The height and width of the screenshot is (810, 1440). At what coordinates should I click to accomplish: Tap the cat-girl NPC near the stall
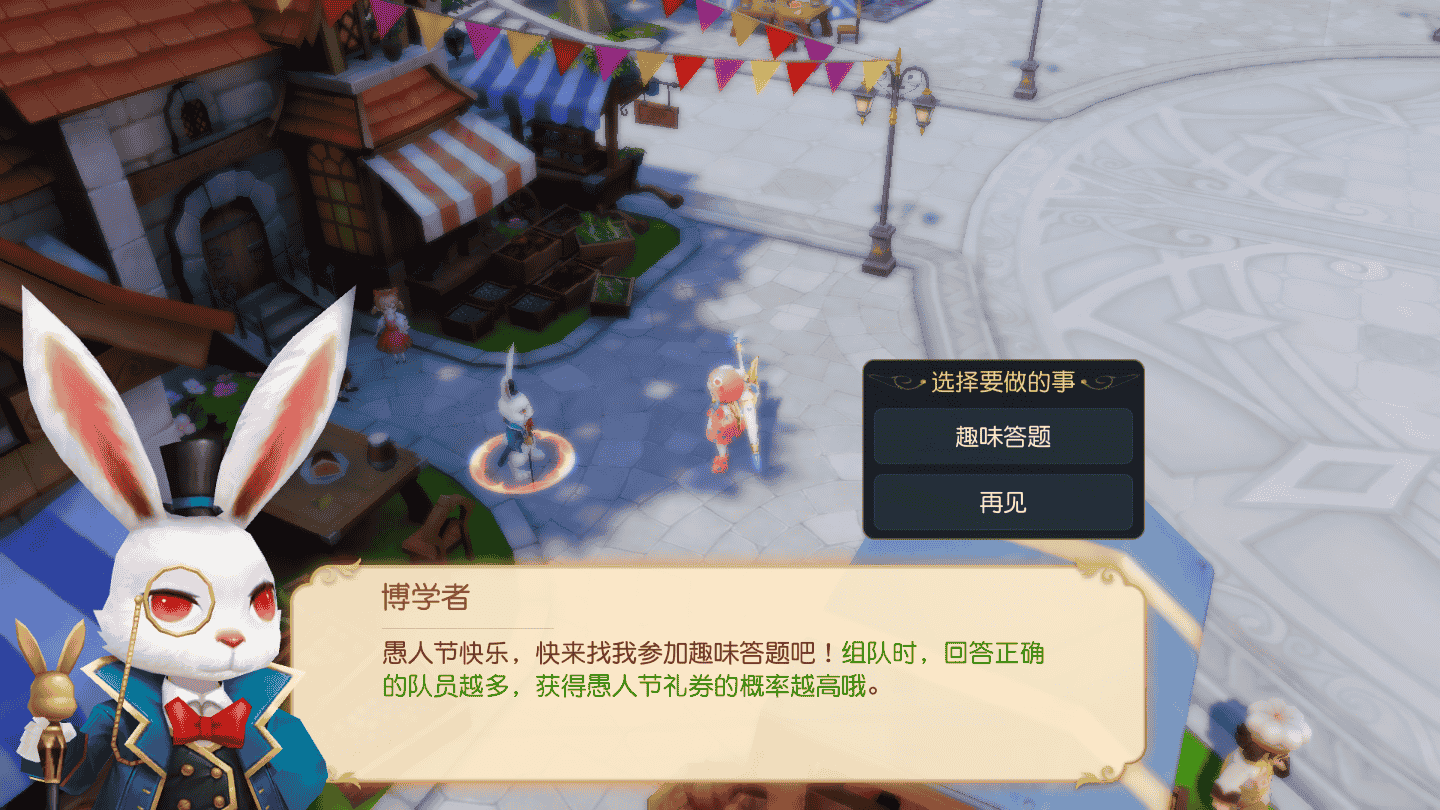coord(395,325)
